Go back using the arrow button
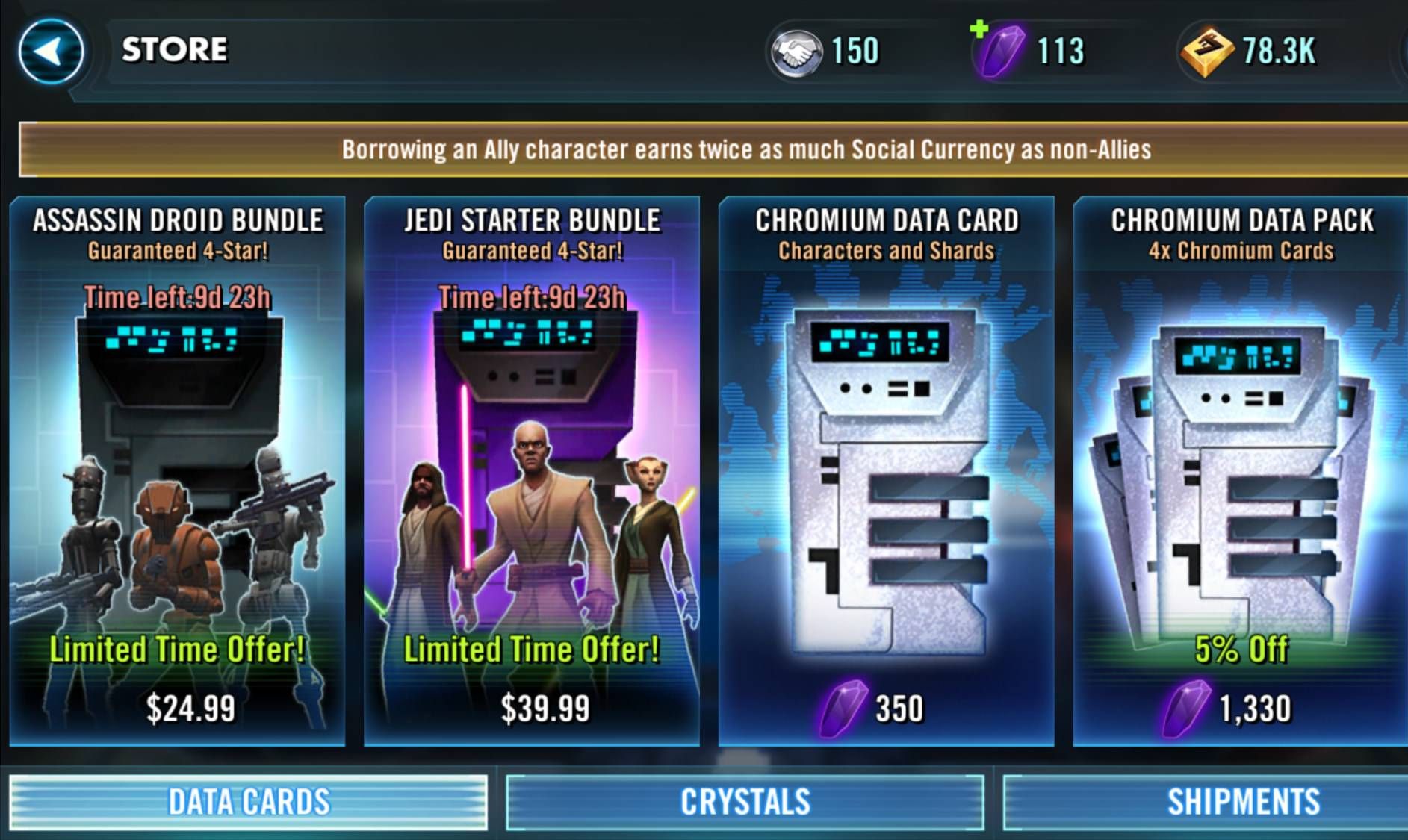The width and height of the screenshot is (1408, 840). pos(51,52)
